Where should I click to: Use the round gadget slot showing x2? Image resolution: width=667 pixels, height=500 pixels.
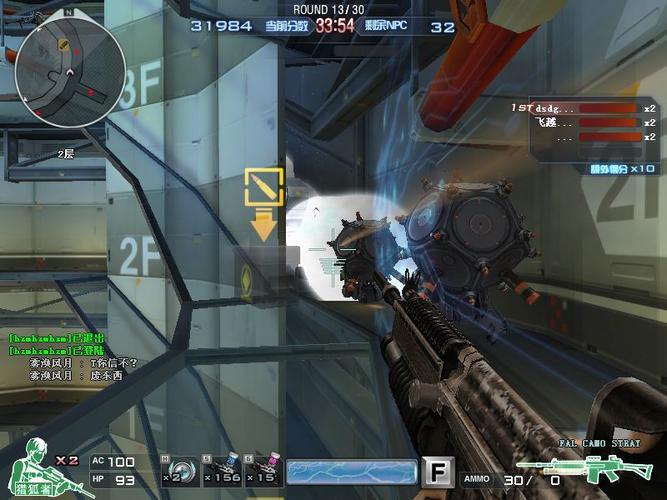click(x=178, y=470)
